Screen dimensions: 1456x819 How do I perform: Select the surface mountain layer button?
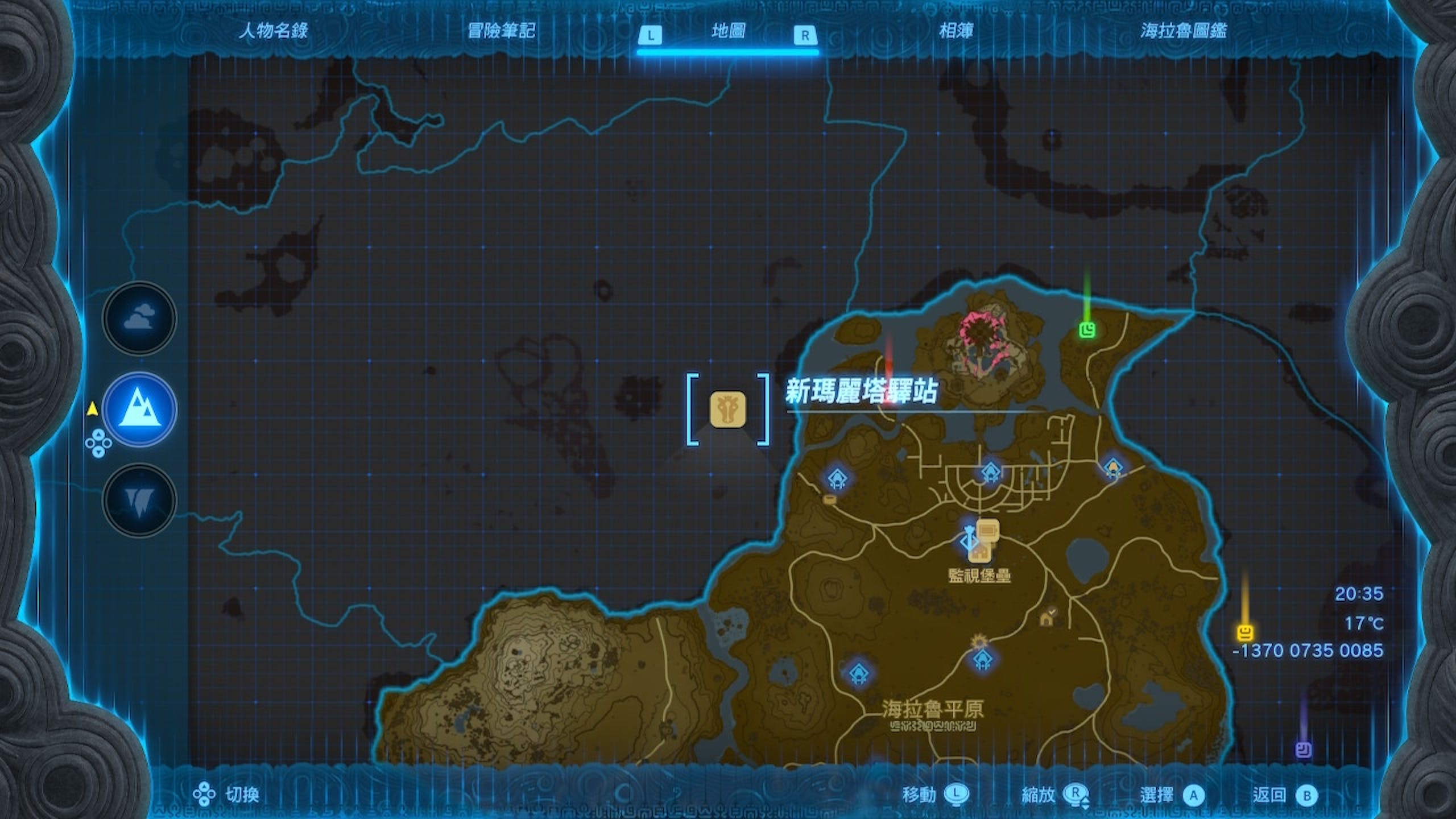coord(139,409)
